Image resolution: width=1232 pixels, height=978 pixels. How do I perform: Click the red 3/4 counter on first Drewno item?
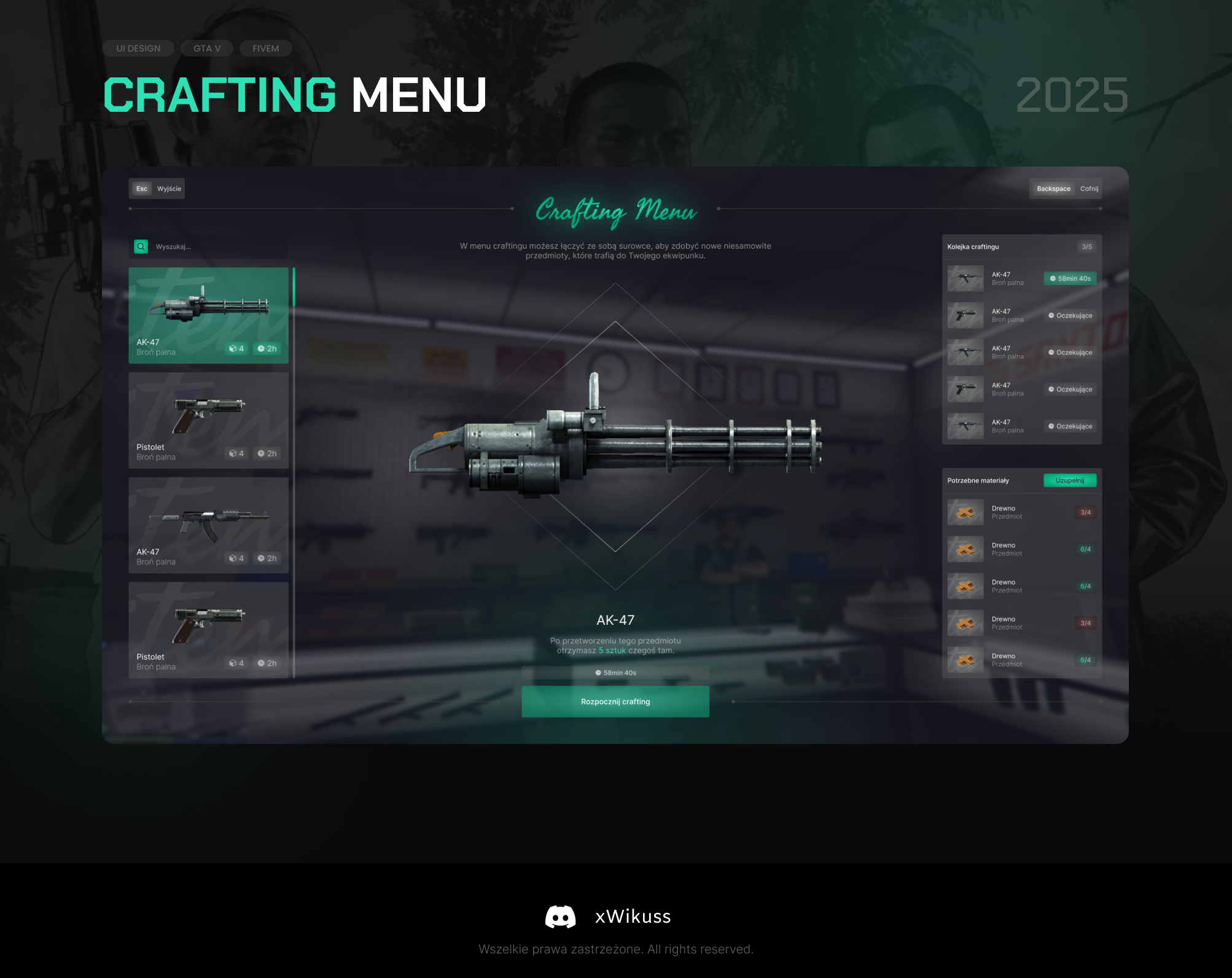tap(1086, 511)
